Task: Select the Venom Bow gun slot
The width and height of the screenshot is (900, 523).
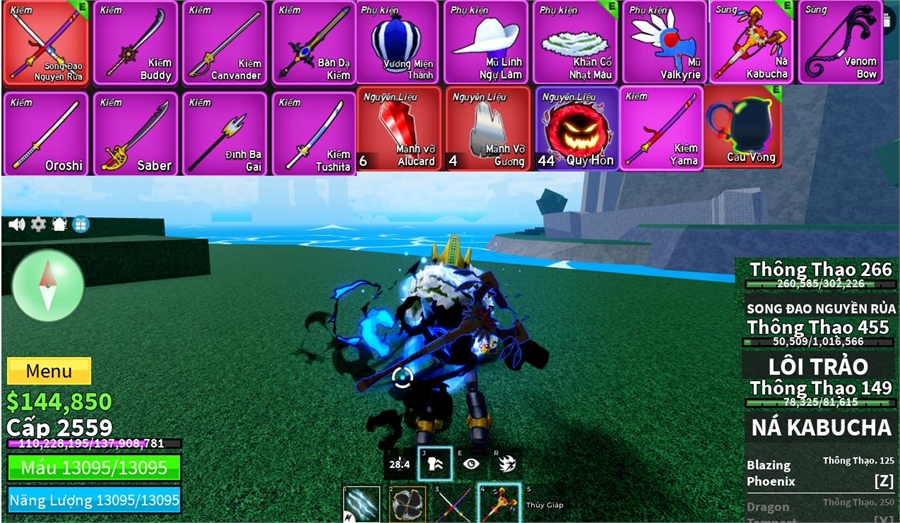Action: point(840,43)
